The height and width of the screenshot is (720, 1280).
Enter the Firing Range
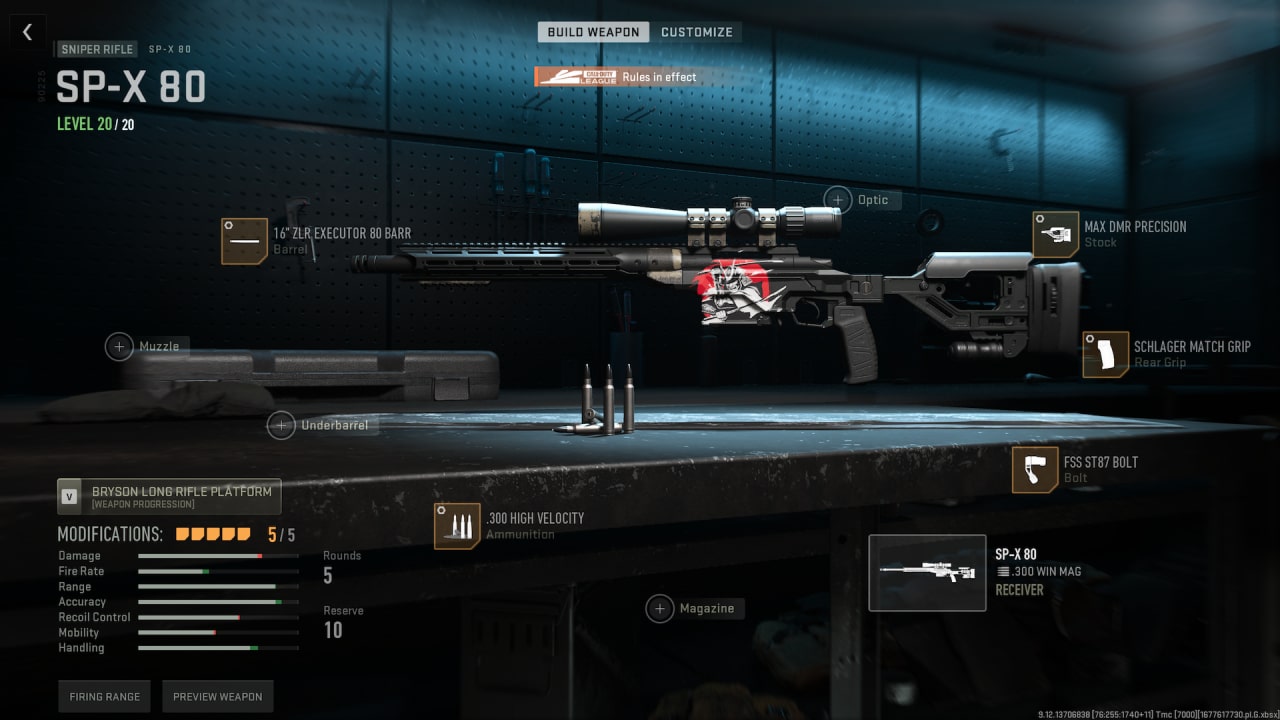pos(105,696)
